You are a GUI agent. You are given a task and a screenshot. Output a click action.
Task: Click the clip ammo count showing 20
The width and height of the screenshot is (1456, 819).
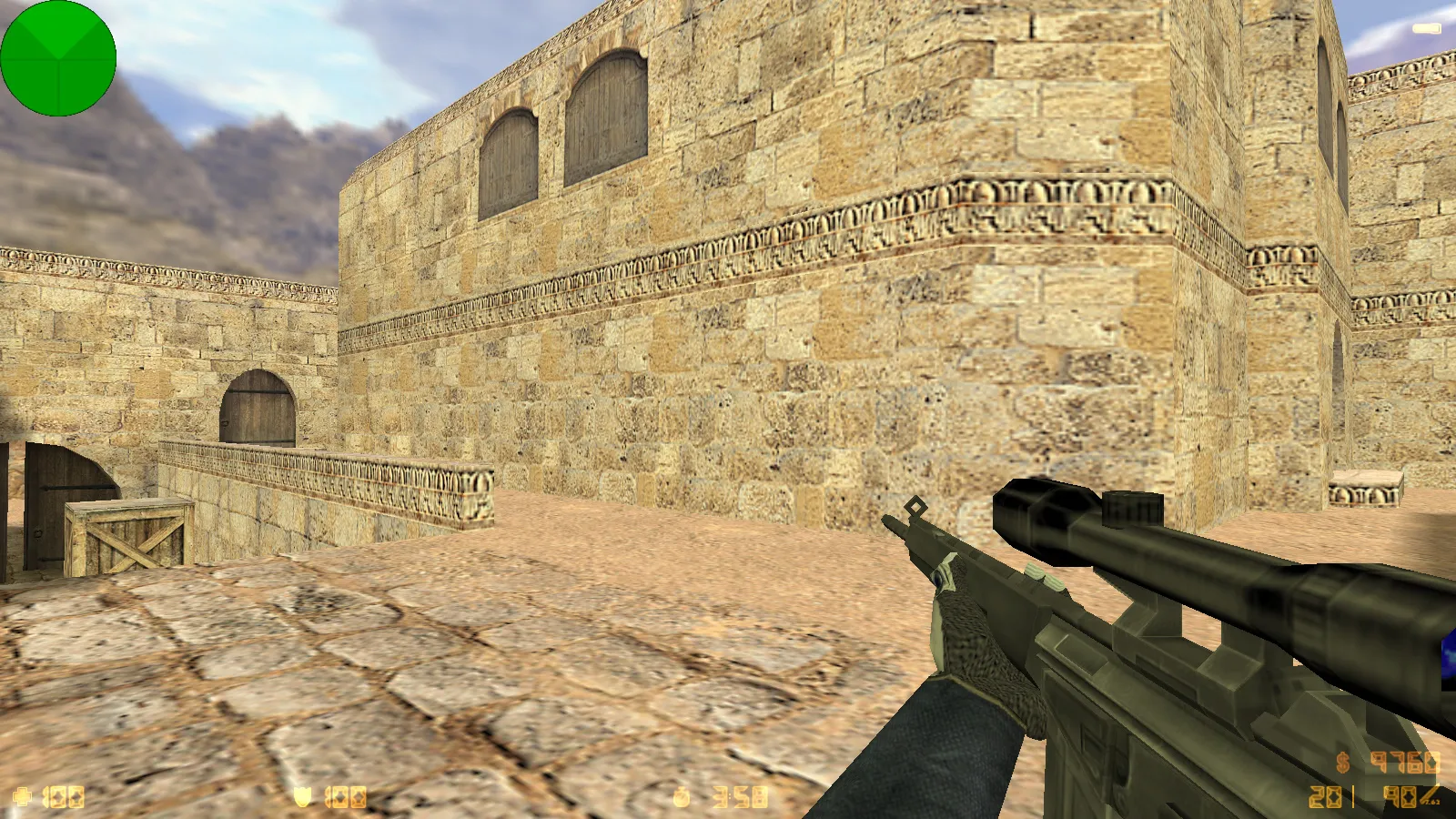pyautogui.click(x=1325, y=797)
